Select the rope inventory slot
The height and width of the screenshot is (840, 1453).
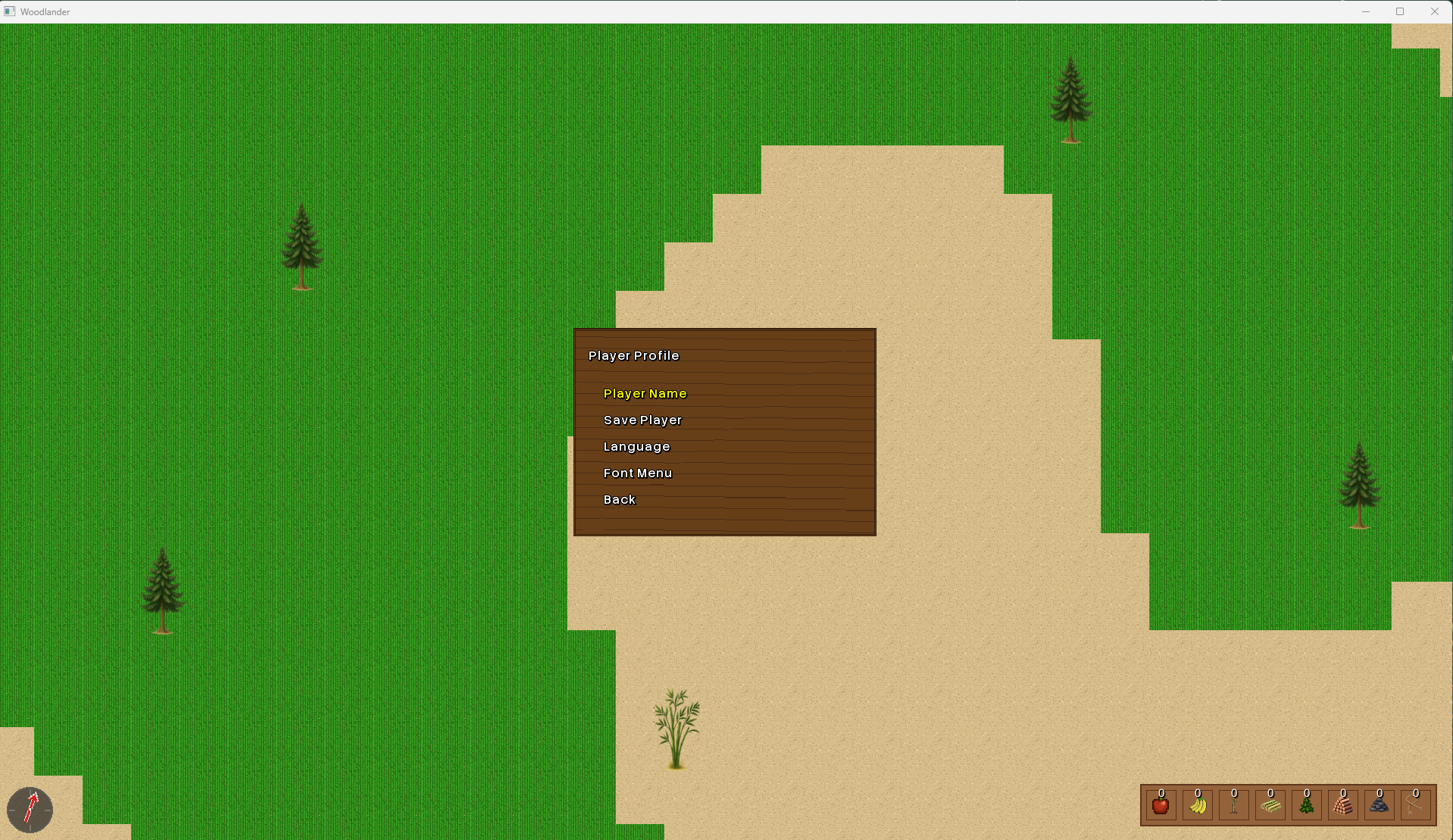[1416, 807]
